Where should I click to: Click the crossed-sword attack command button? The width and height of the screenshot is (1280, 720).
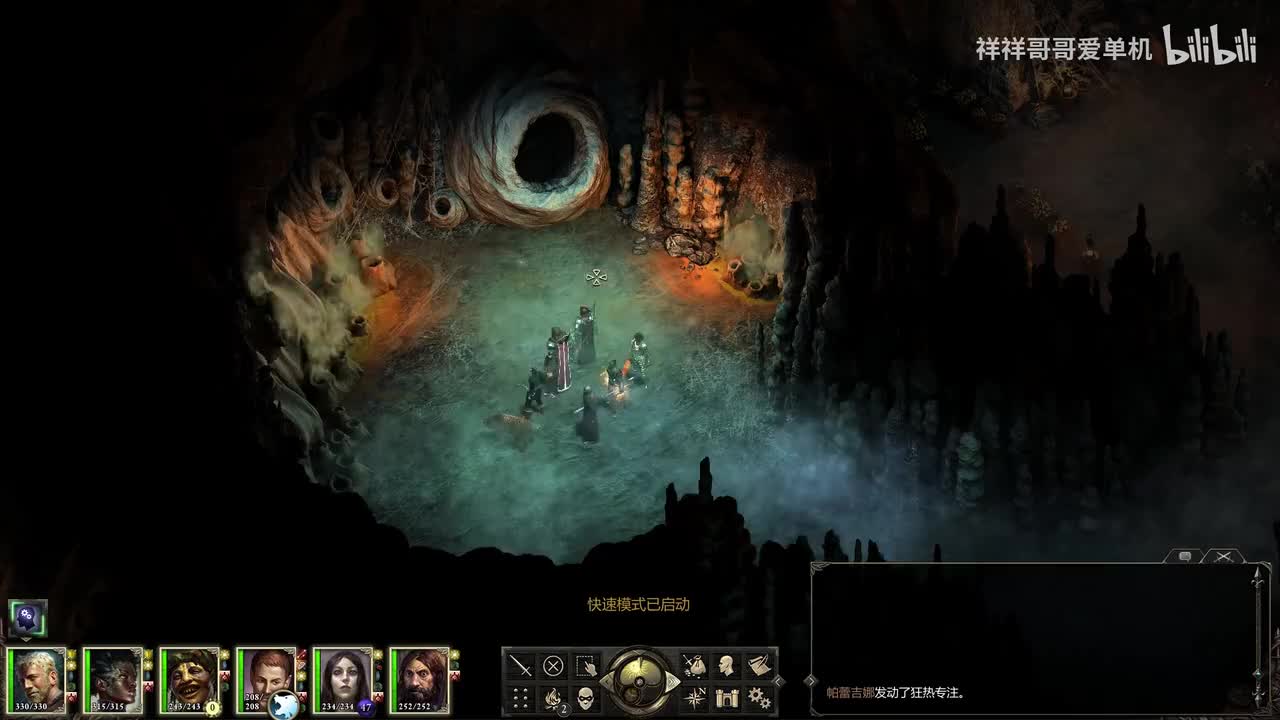click(521, 665)
